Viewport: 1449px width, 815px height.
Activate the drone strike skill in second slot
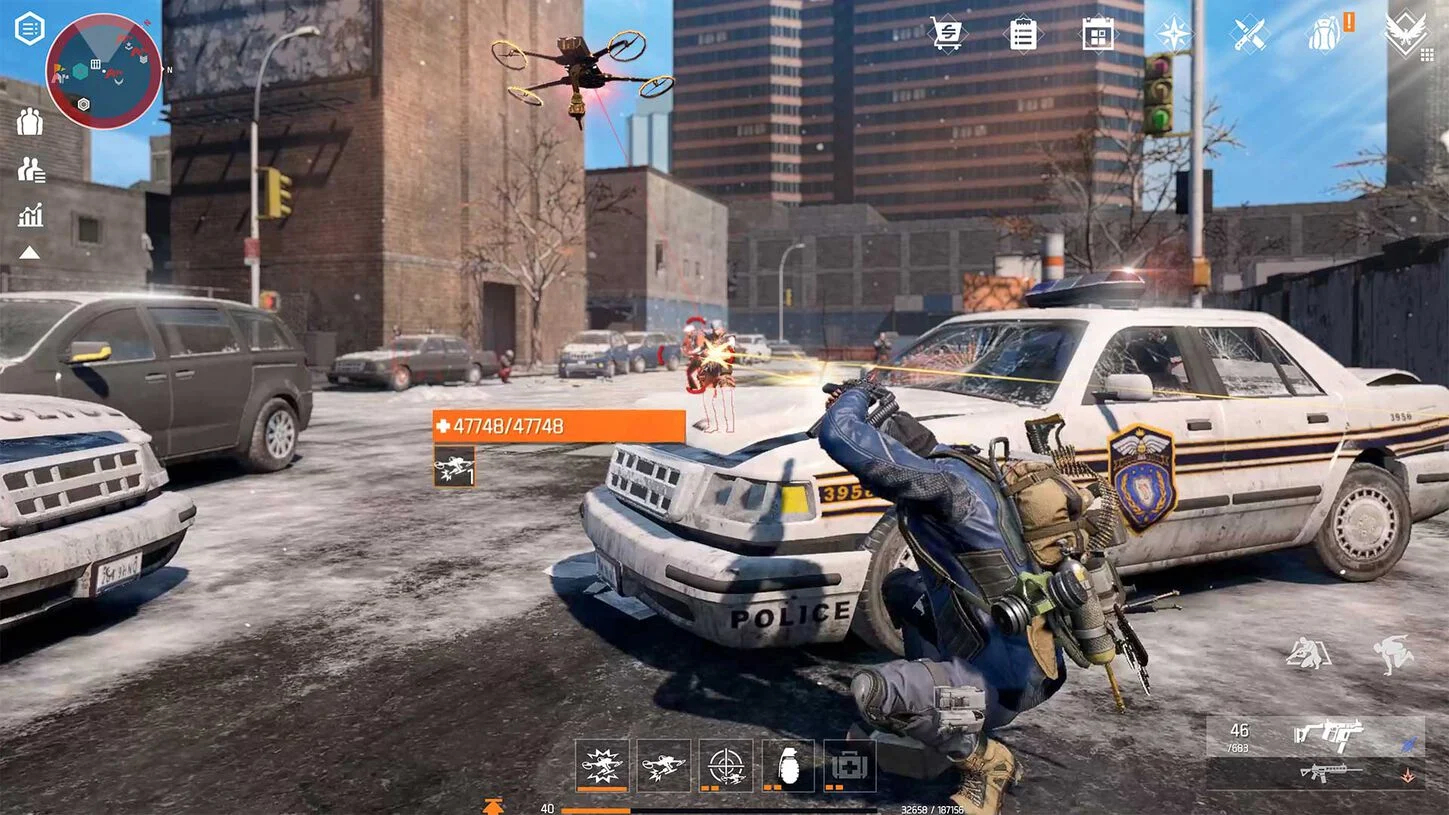[x=664, y=765]
